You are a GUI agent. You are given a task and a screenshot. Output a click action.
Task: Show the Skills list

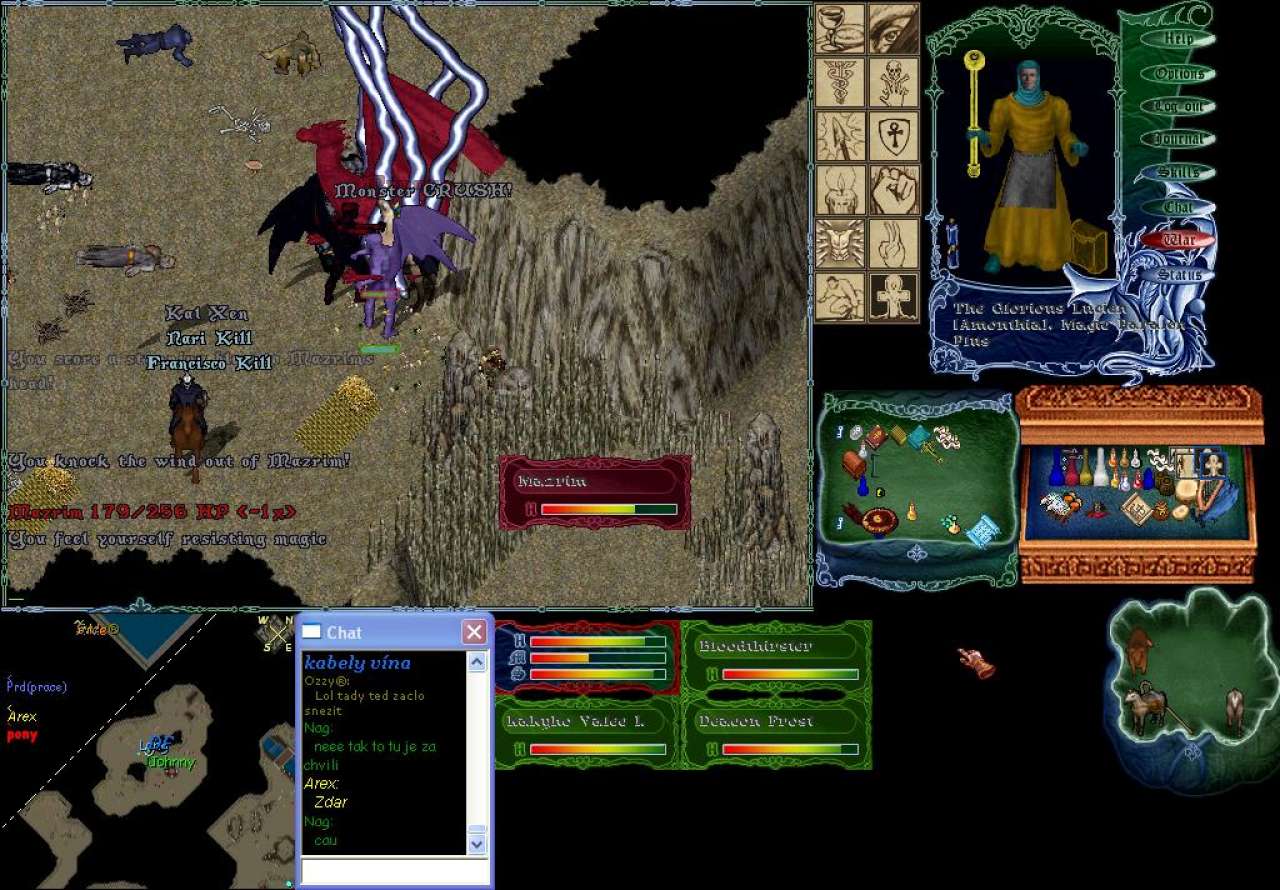point(1180,173)
